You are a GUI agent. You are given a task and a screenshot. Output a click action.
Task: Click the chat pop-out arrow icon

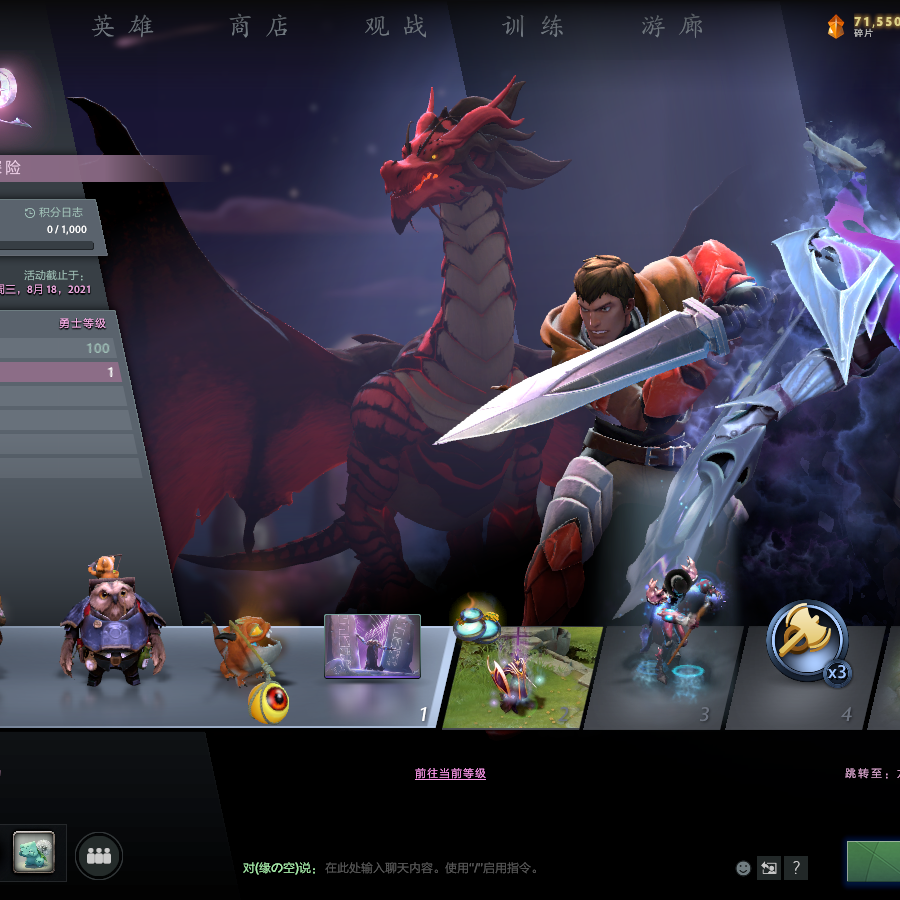tap(768, 868)
